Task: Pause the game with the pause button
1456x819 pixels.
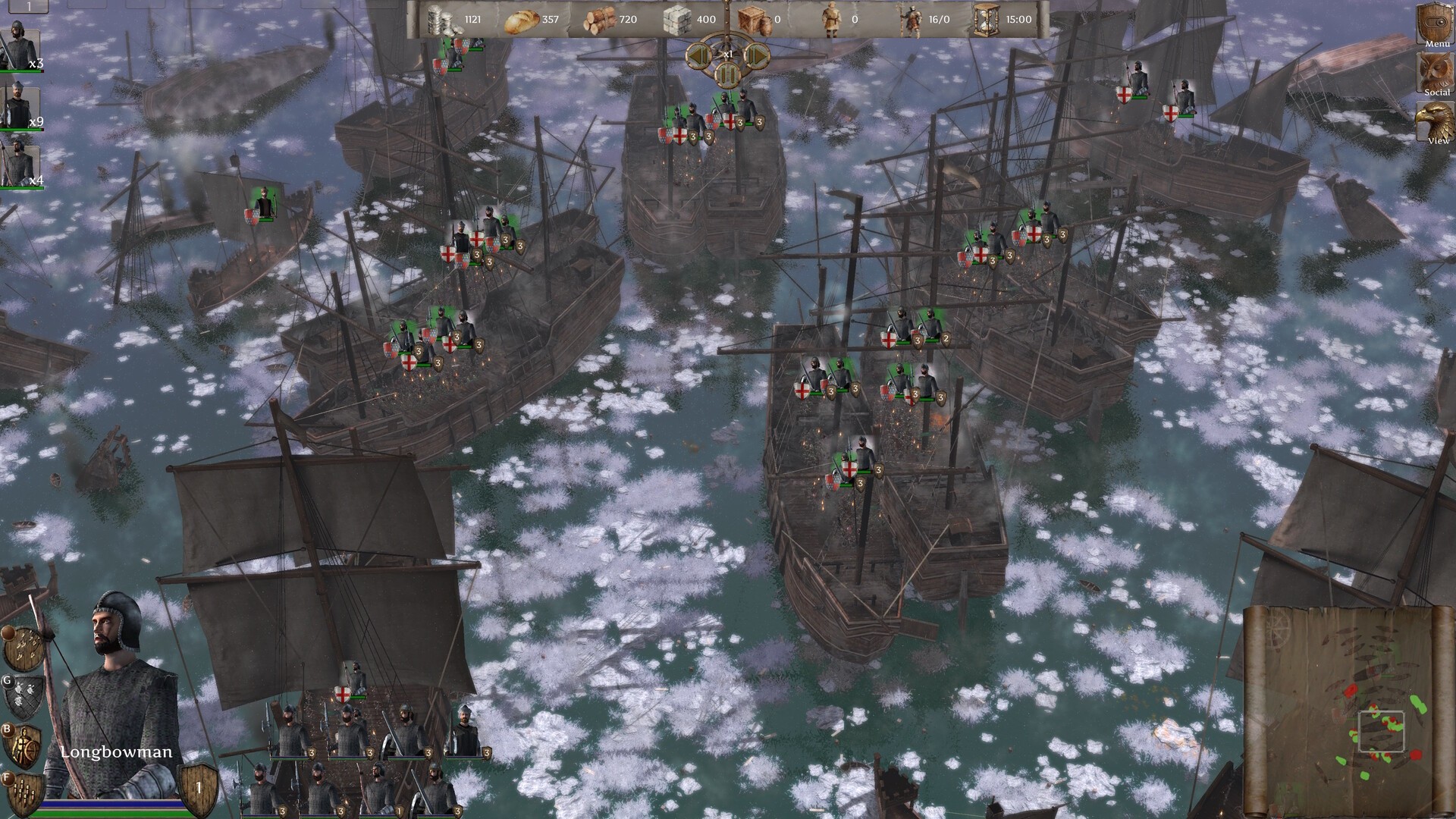Action: [727, 74]
